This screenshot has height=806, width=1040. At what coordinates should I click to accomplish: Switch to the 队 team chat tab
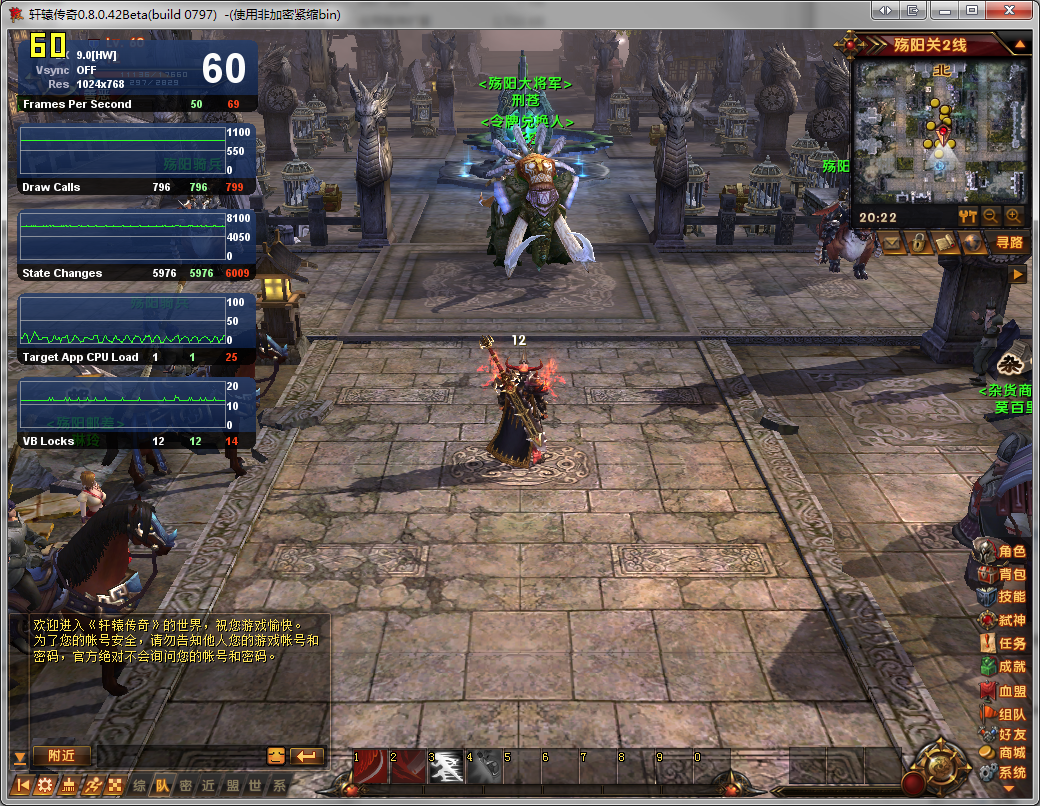163,785
